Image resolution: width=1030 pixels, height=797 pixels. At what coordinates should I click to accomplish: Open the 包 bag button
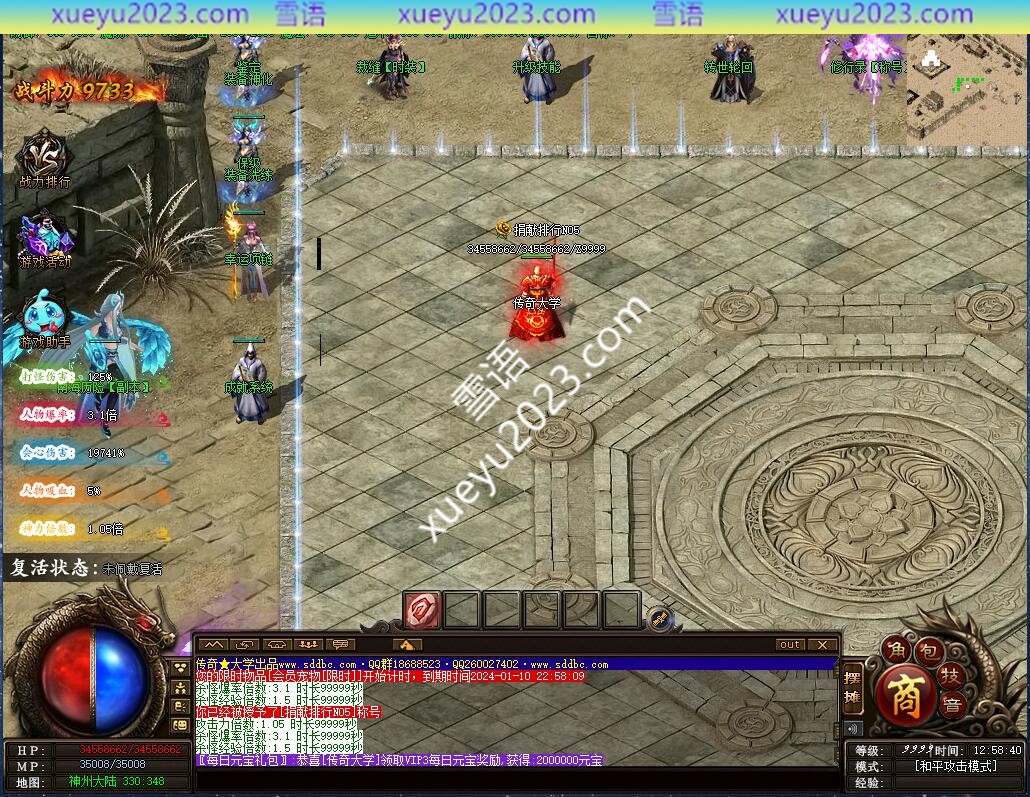point(928,651)
